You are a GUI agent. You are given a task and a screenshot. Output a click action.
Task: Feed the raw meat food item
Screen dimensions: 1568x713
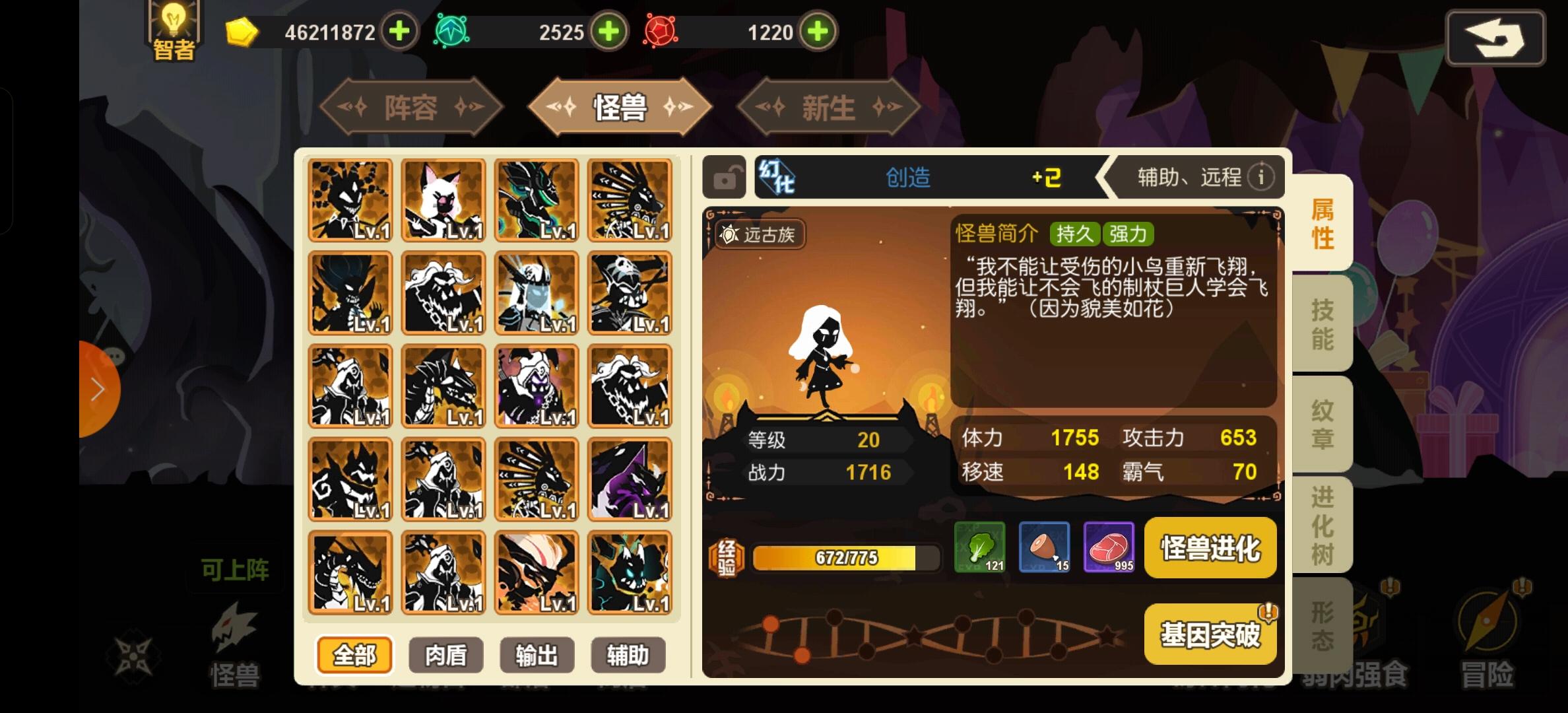tap(1110, 548)
